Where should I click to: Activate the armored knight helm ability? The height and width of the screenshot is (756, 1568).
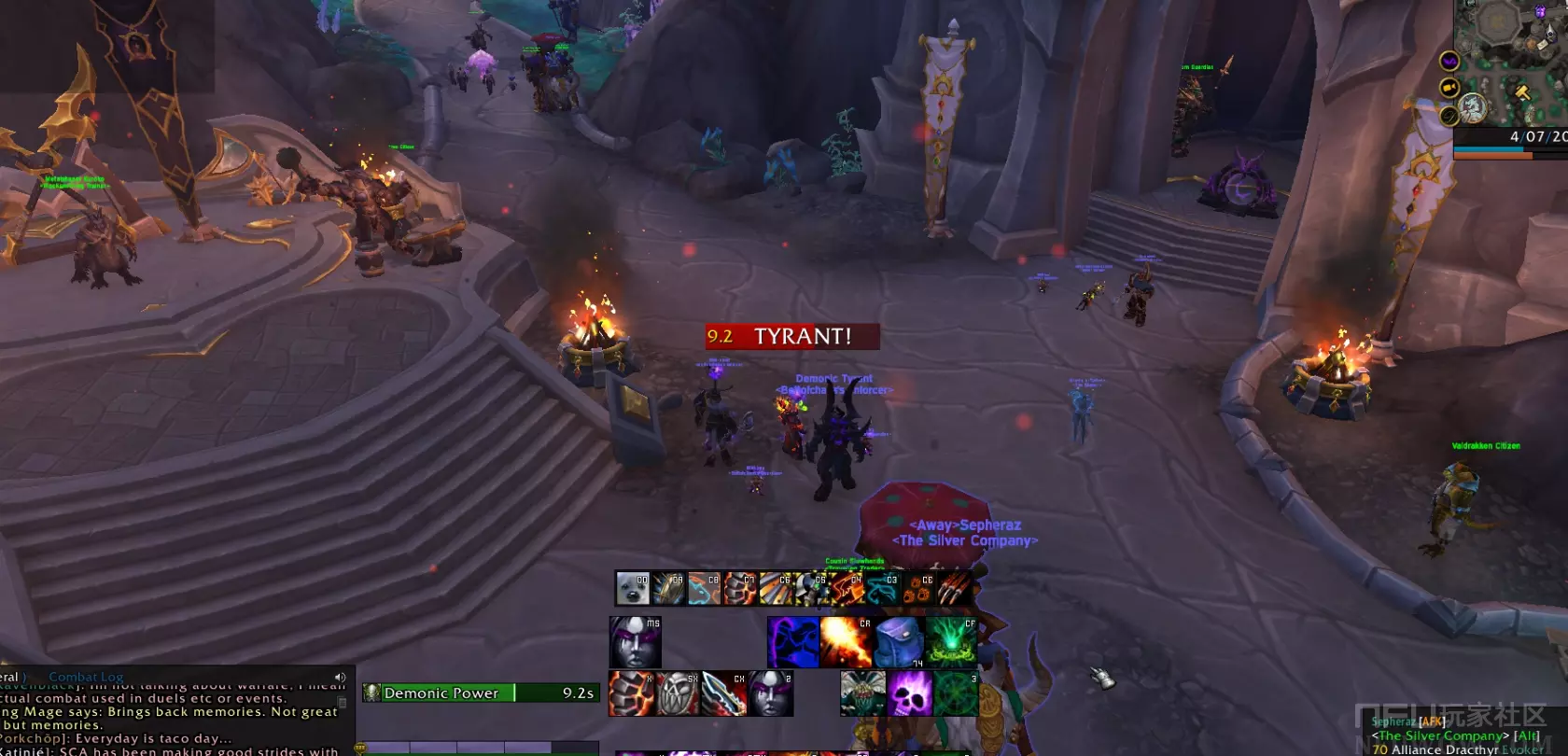click(x=811, y=588)
